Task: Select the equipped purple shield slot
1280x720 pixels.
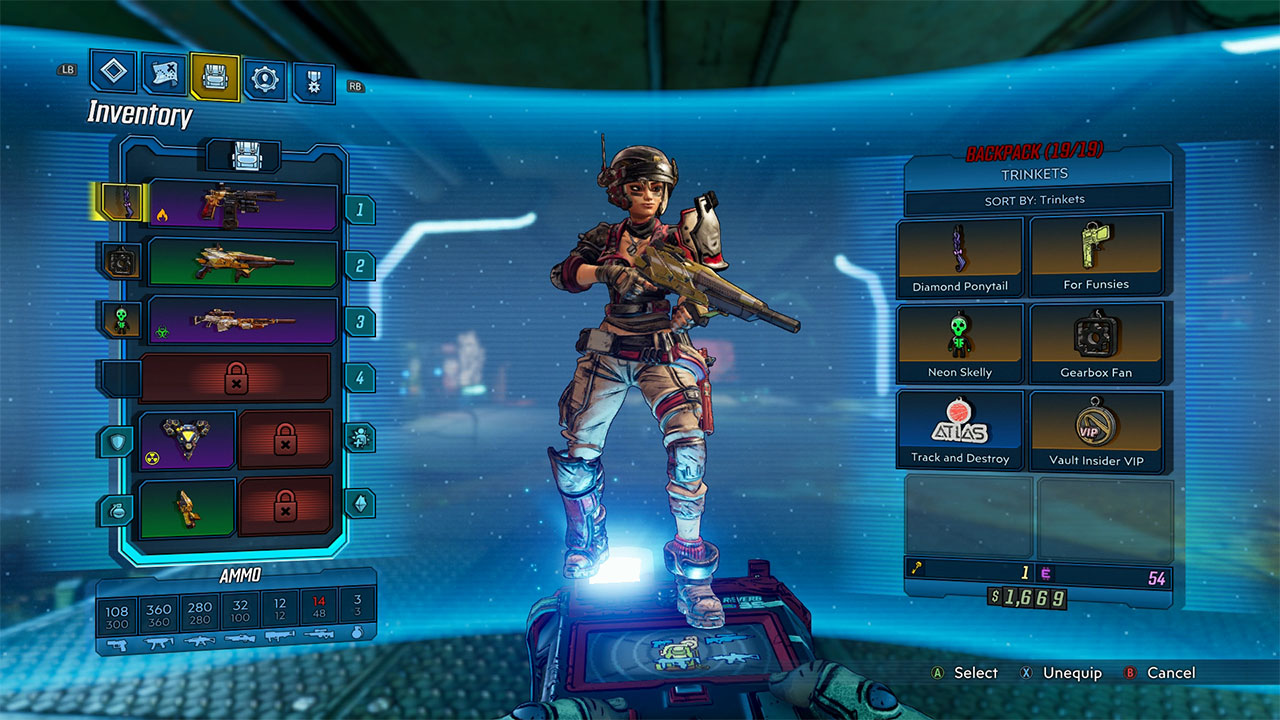Action: (188, 440)
